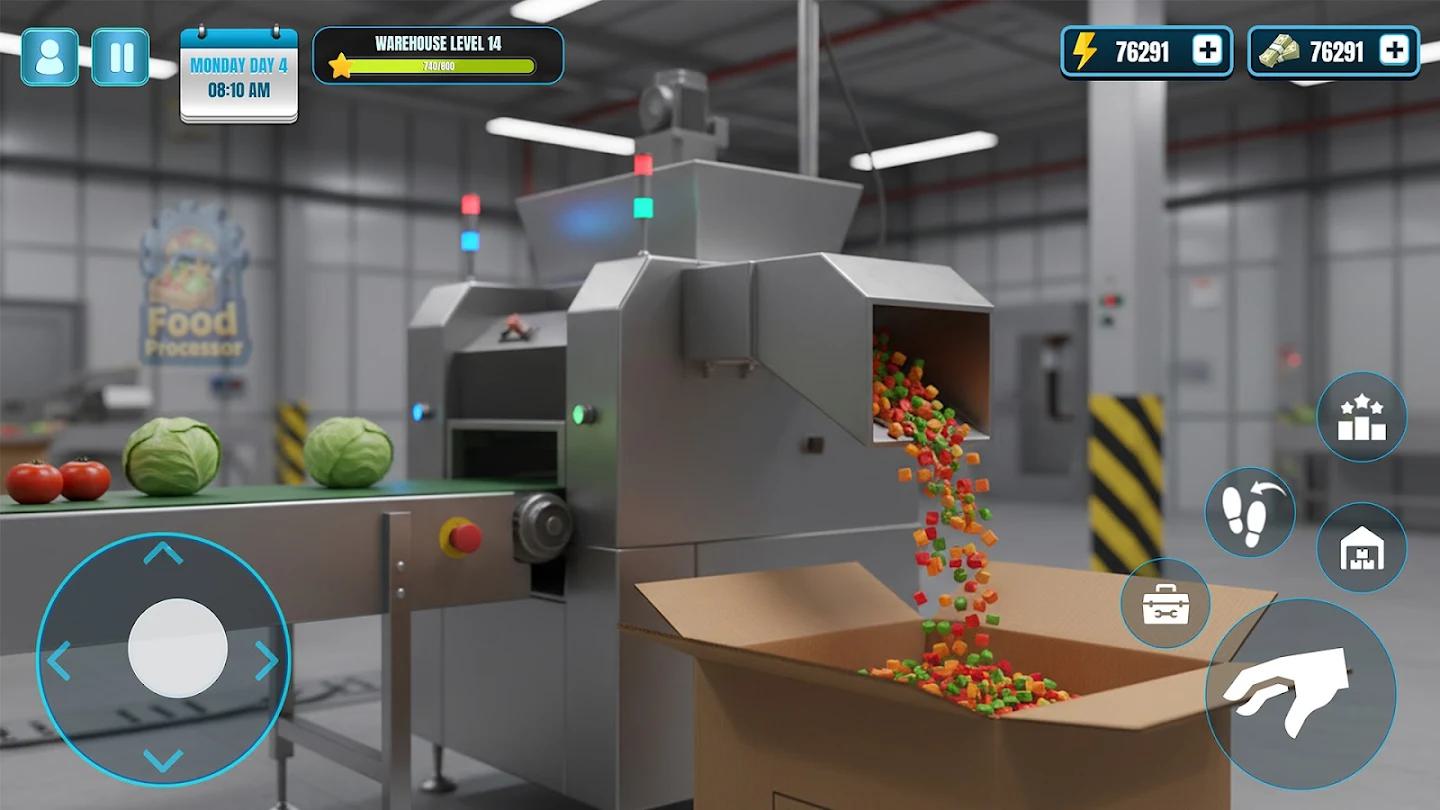This screenshot has height=810, width=1440.
Task: Tap the joystick's up arrow
Action: [163, 553]
